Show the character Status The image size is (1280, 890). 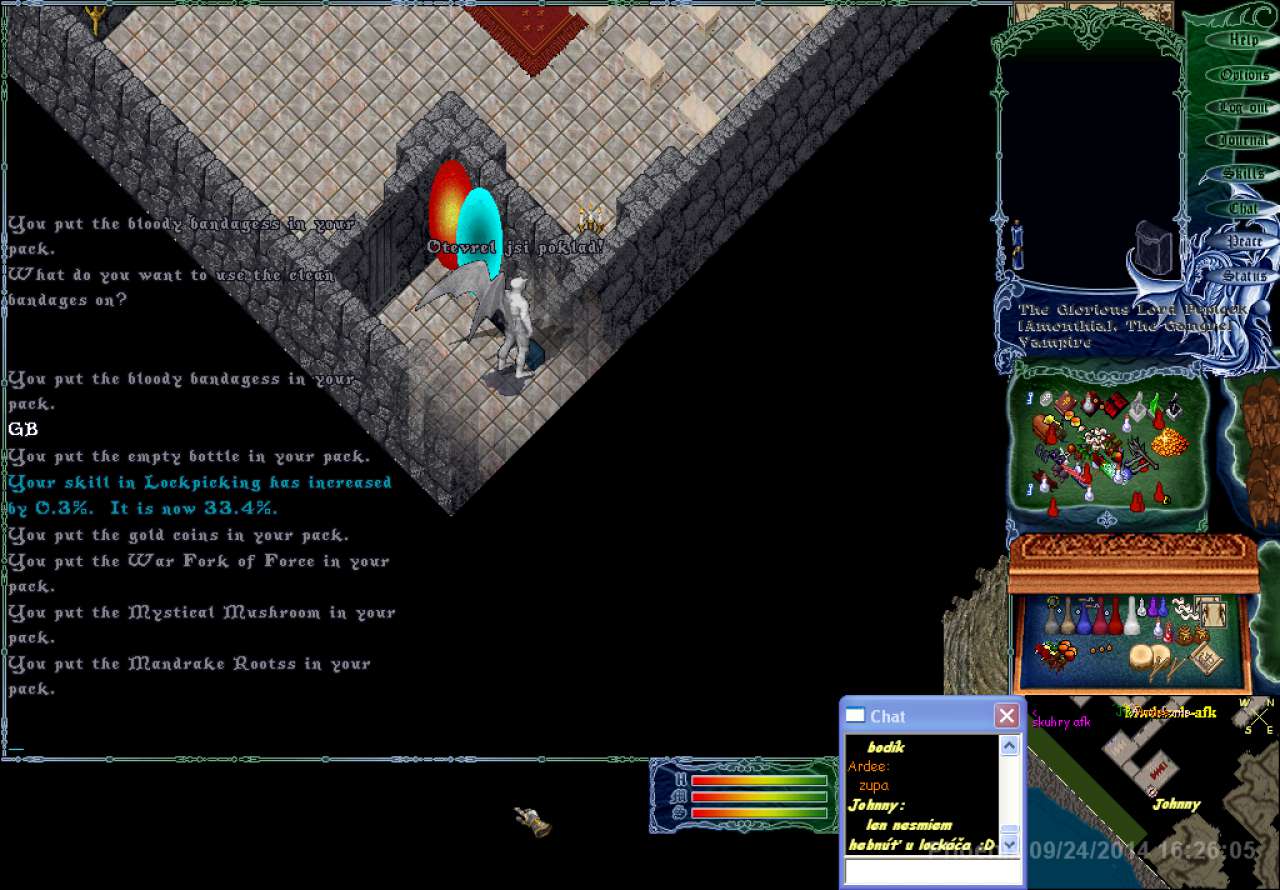(1243, 275)
